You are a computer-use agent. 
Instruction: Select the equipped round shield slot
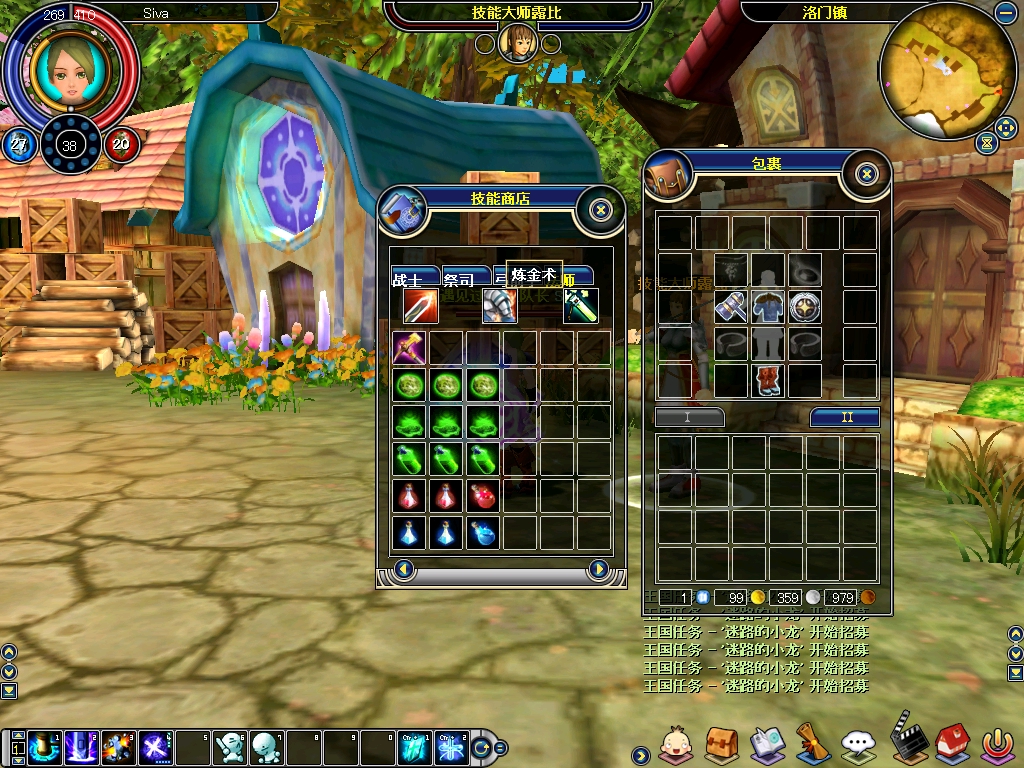[x=805, y=307]
